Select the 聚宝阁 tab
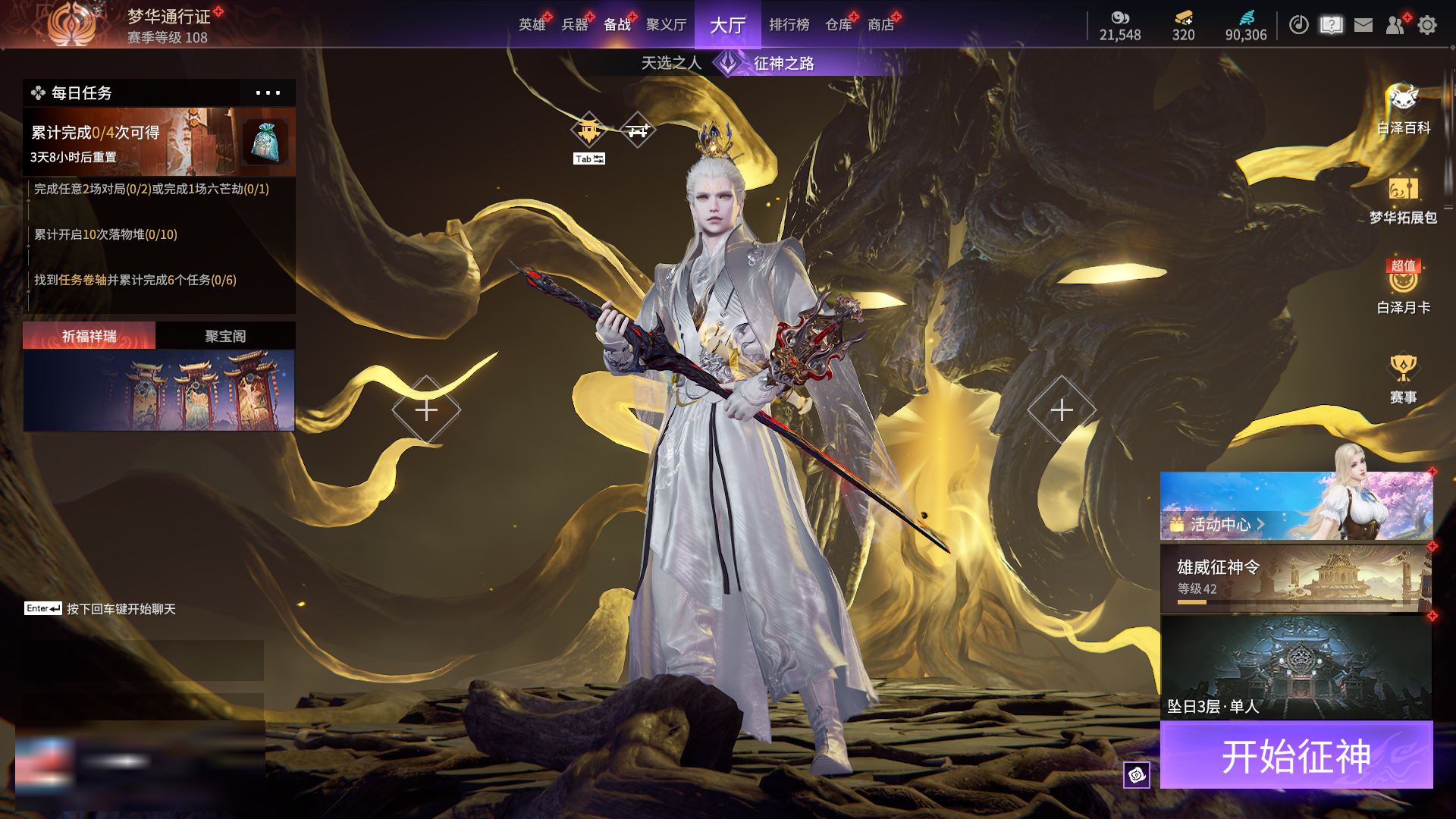Image resolution: width=1456 pixels, height=819 pixels. coord(225,336)
